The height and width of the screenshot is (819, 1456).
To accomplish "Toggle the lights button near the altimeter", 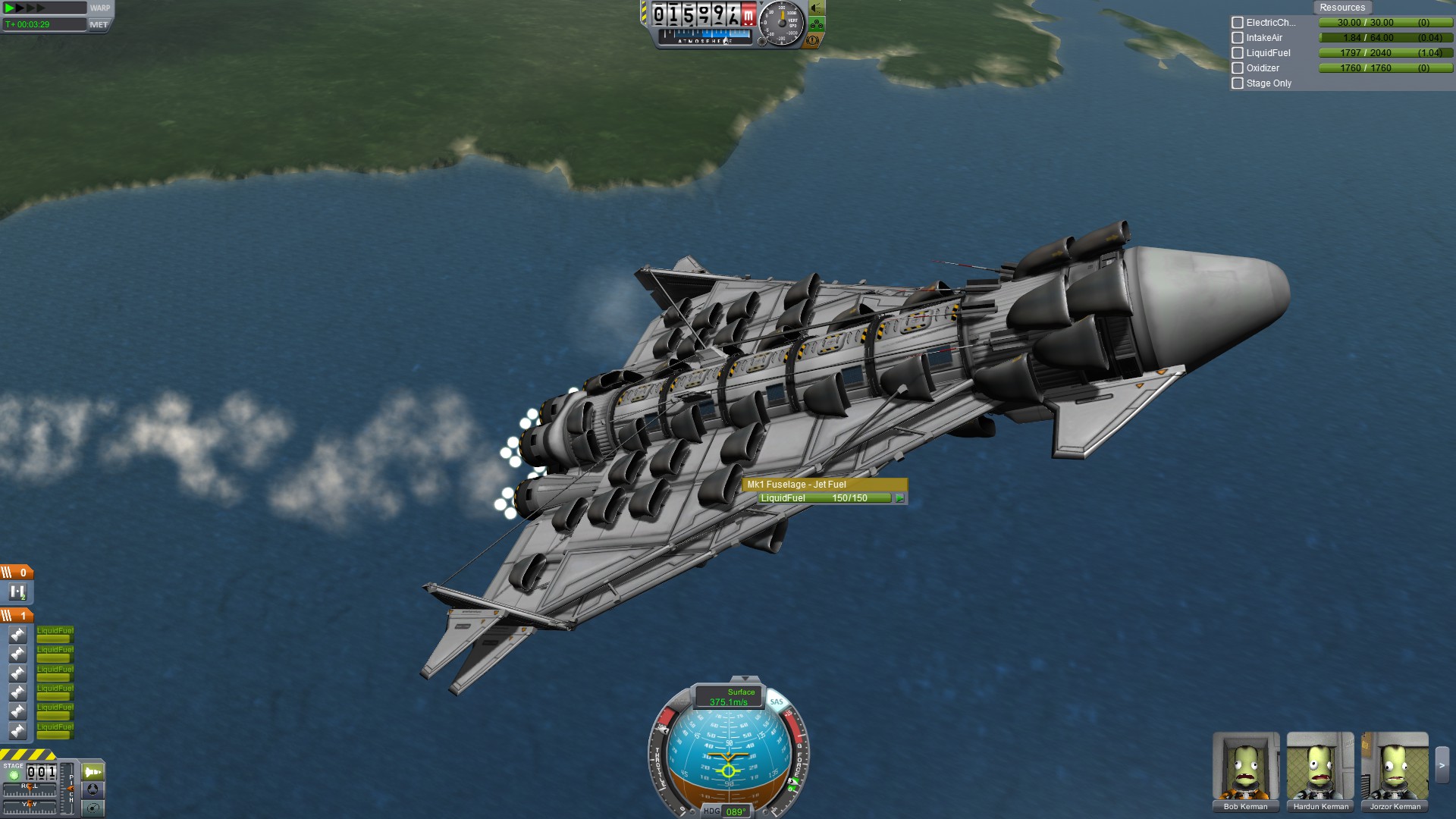I will pyautogui.click(x=817, y=8).
